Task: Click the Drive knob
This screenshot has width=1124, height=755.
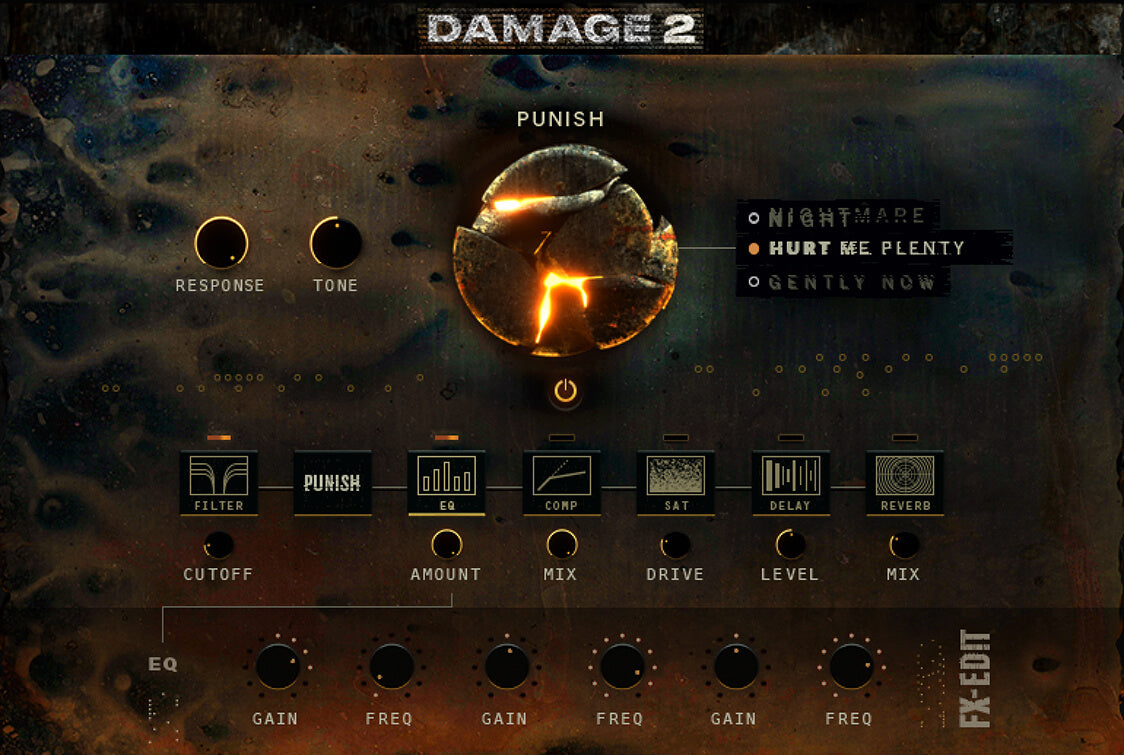Action: 675,545
